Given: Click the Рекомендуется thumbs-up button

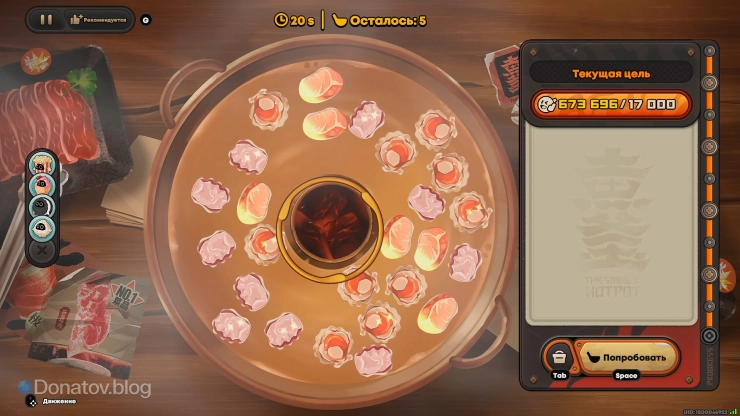Looking at the screenshot, I should pyautogui.click(x=96, y=19).
